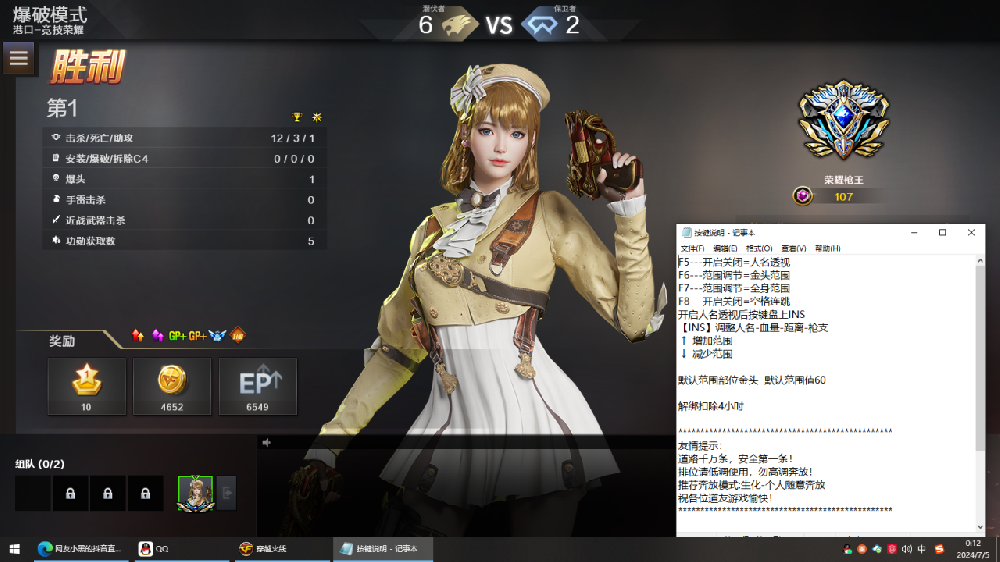
Task: Open Notepad's 文件 menu
Action: (x=691, y=248)
